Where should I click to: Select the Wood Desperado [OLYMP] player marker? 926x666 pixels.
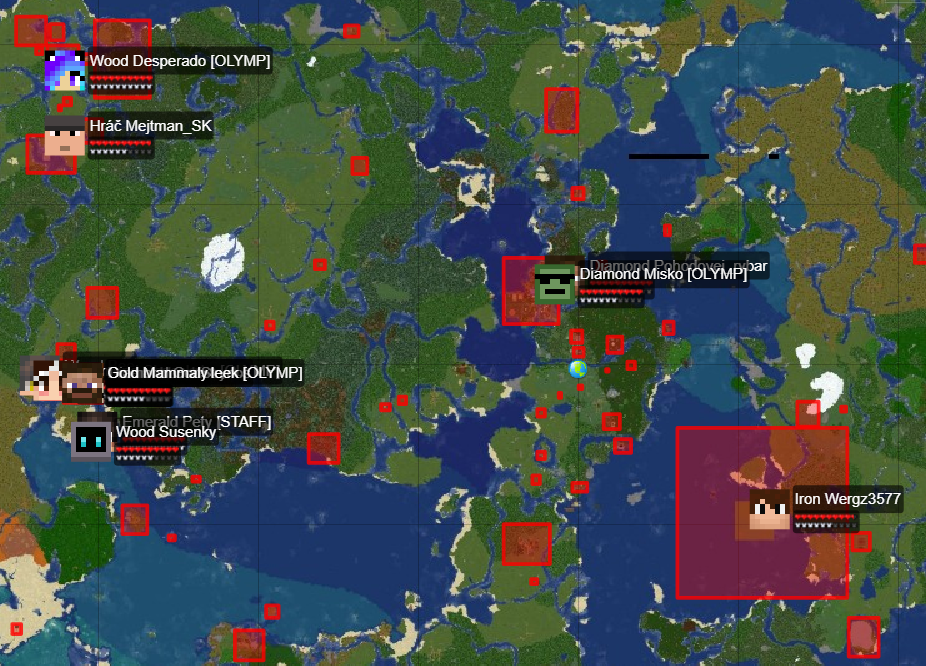[x=64, y=70]
